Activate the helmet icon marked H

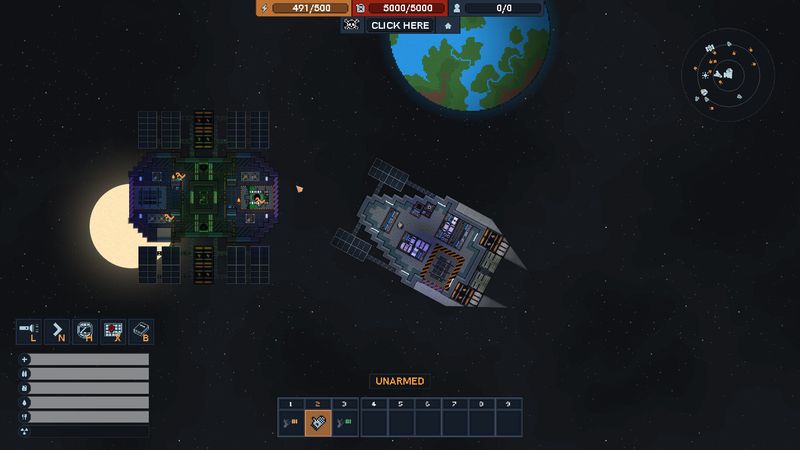(85, 332)
